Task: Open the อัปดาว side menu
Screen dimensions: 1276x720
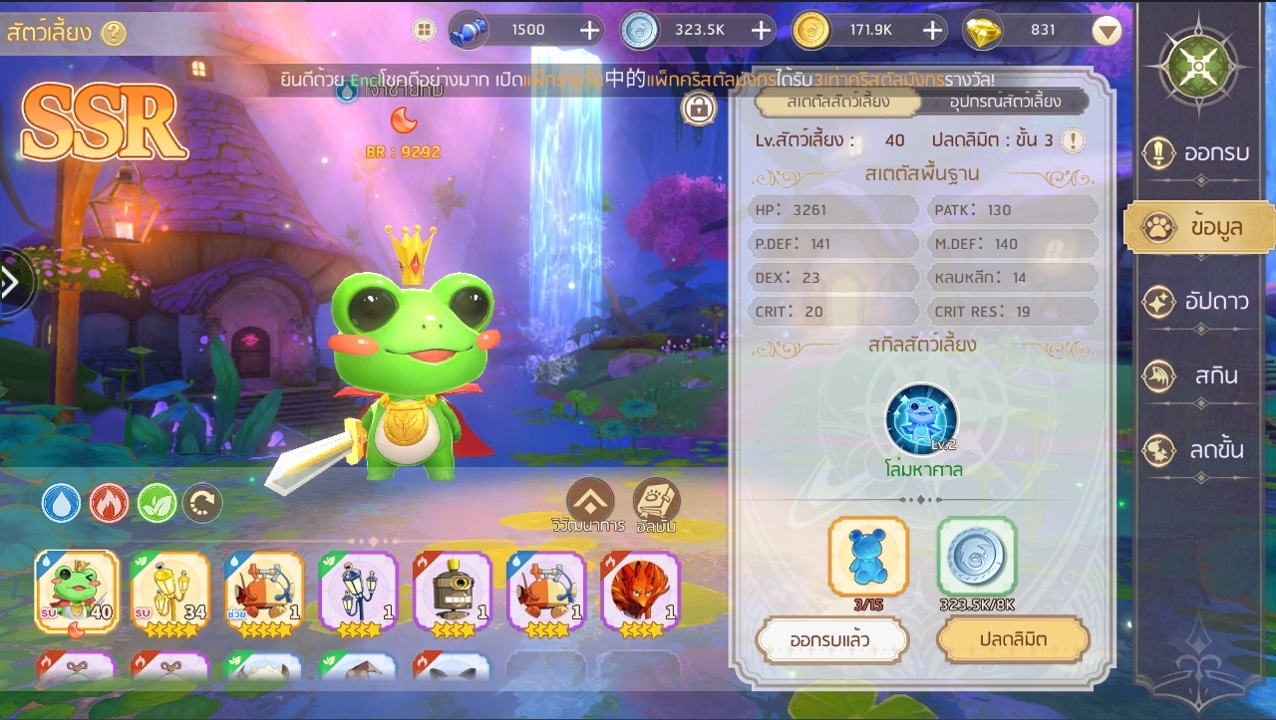Action: click(x=1199, y=301)
